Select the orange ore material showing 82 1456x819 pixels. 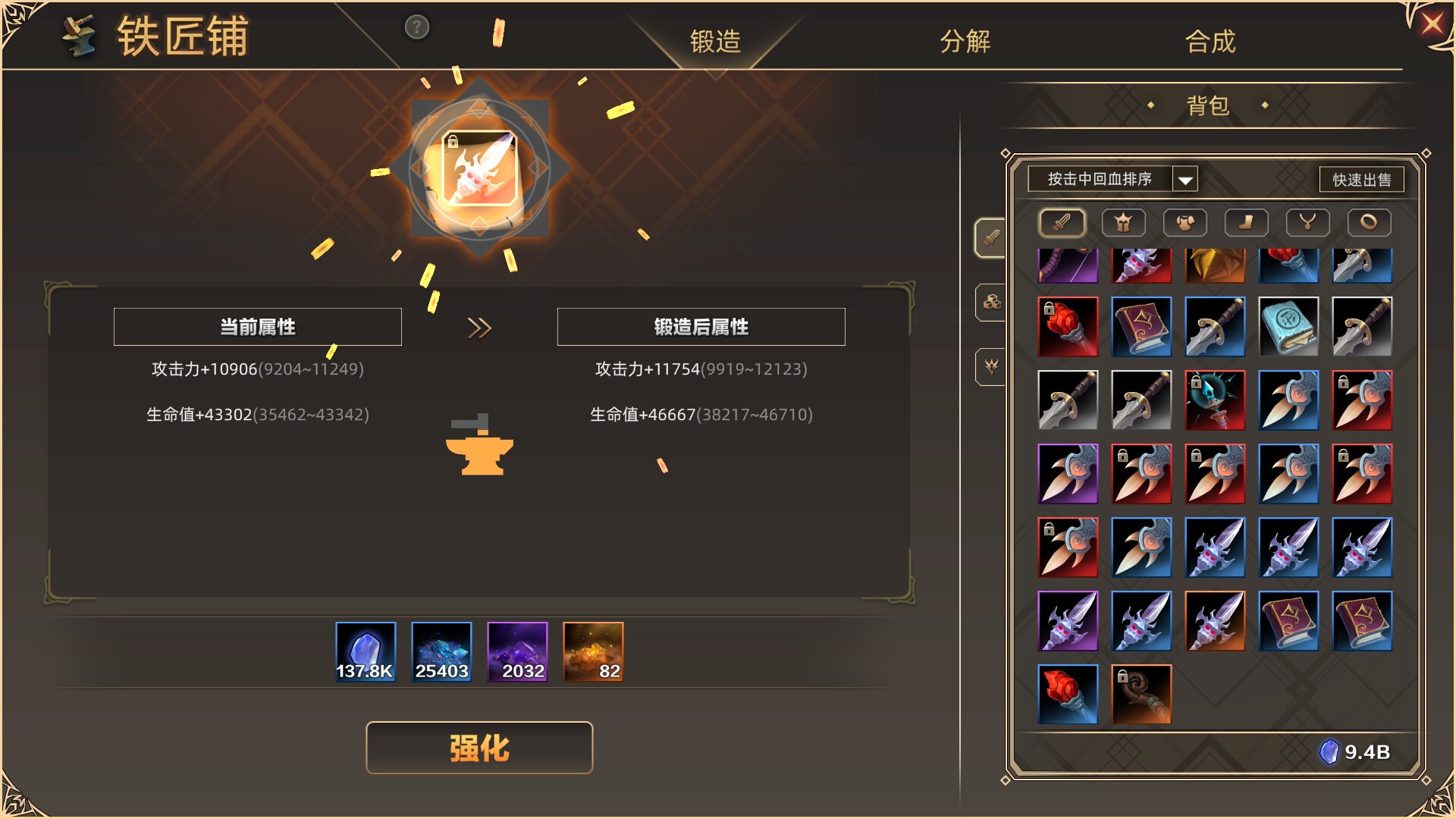click(593, 651)
